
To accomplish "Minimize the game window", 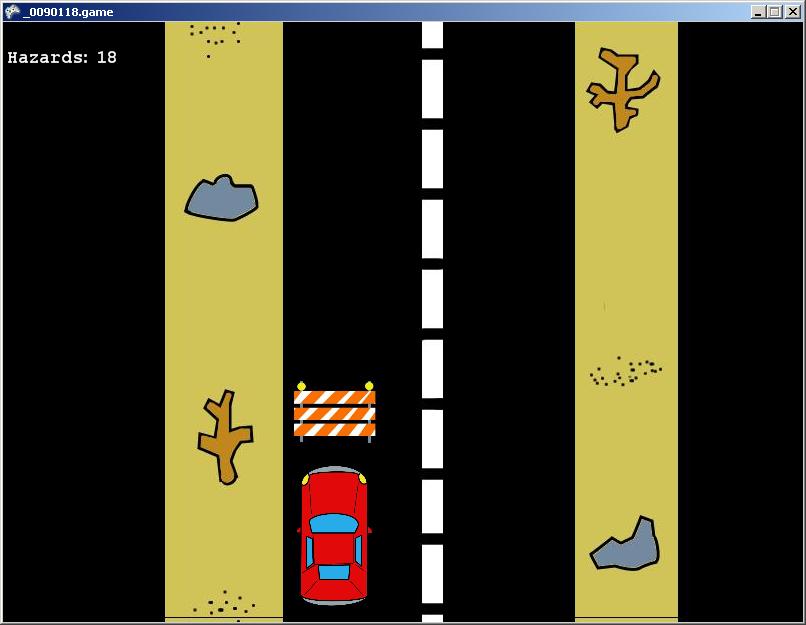I will click(x=758, y=12).
